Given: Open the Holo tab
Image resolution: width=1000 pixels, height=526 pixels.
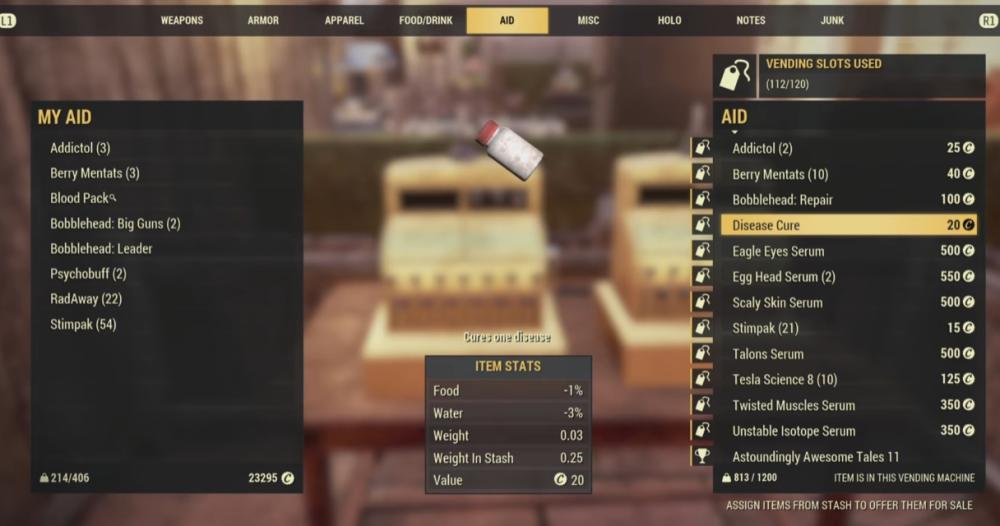Looking at the screenshot, I should pyautogui.click(x=669, y=20).
